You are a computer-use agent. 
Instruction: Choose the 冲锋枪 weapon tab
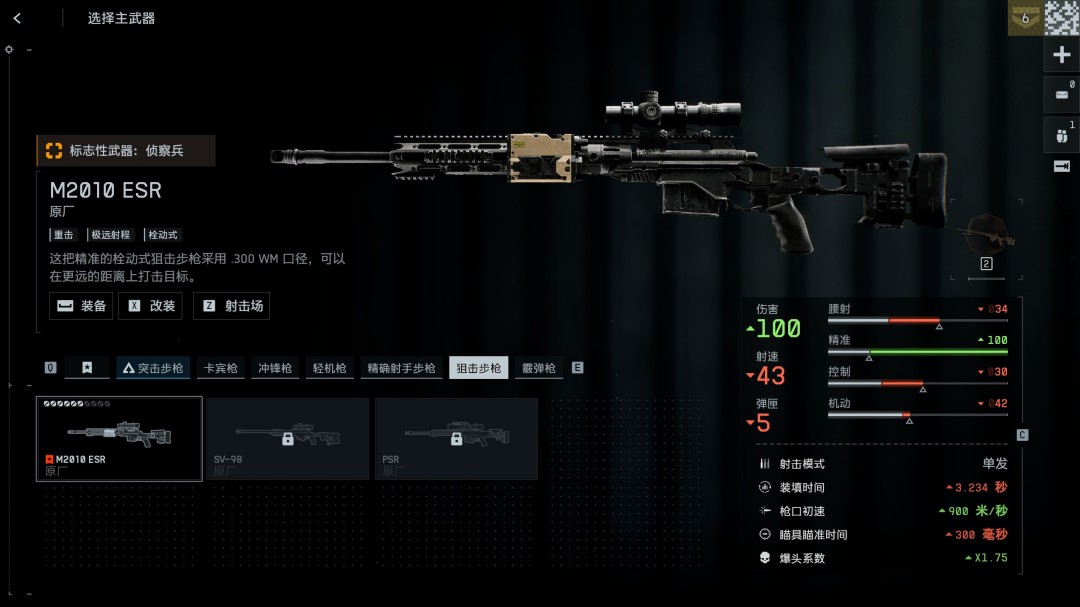click(275, 368)
